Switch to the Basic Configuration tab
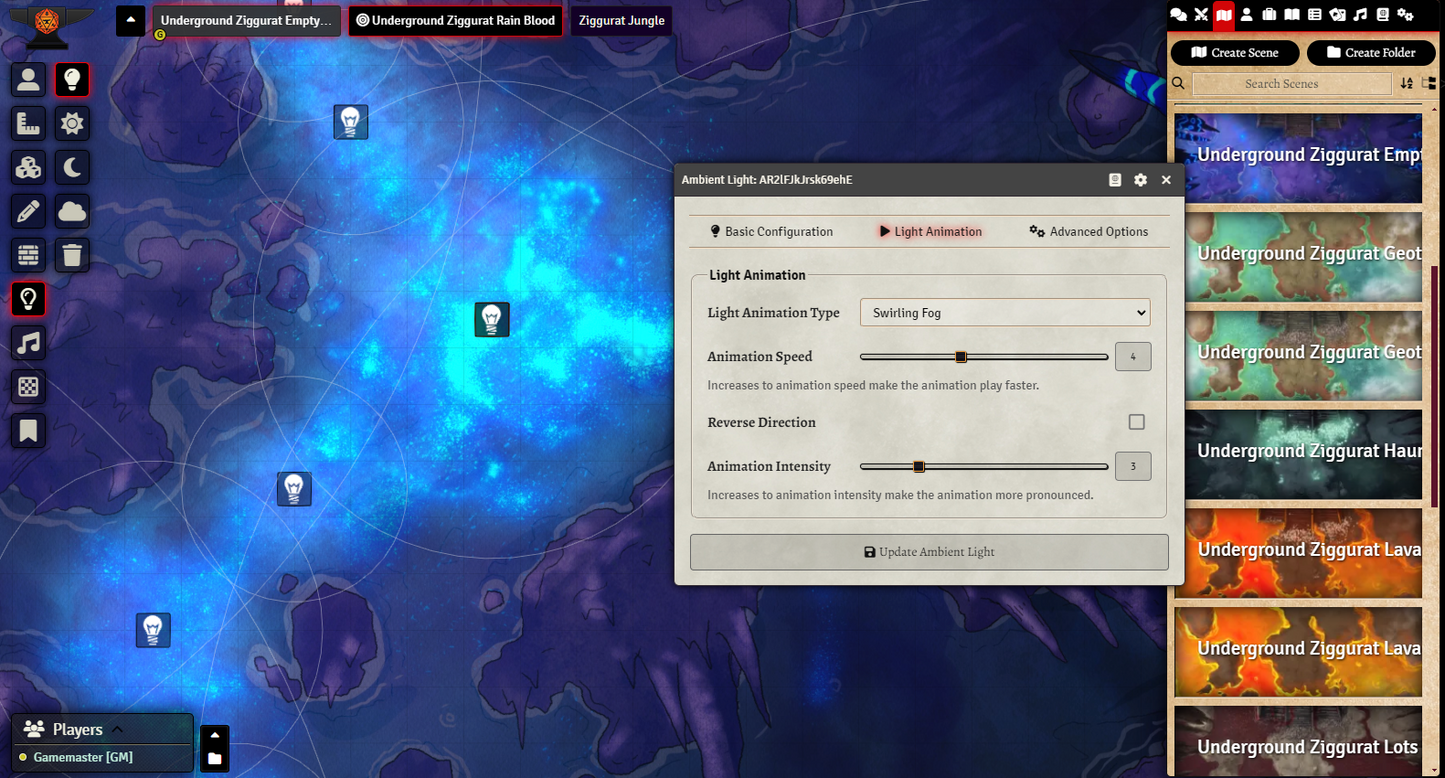Image resolution: width=1445 pixels, height=778 pixels. tap(771, 232)
